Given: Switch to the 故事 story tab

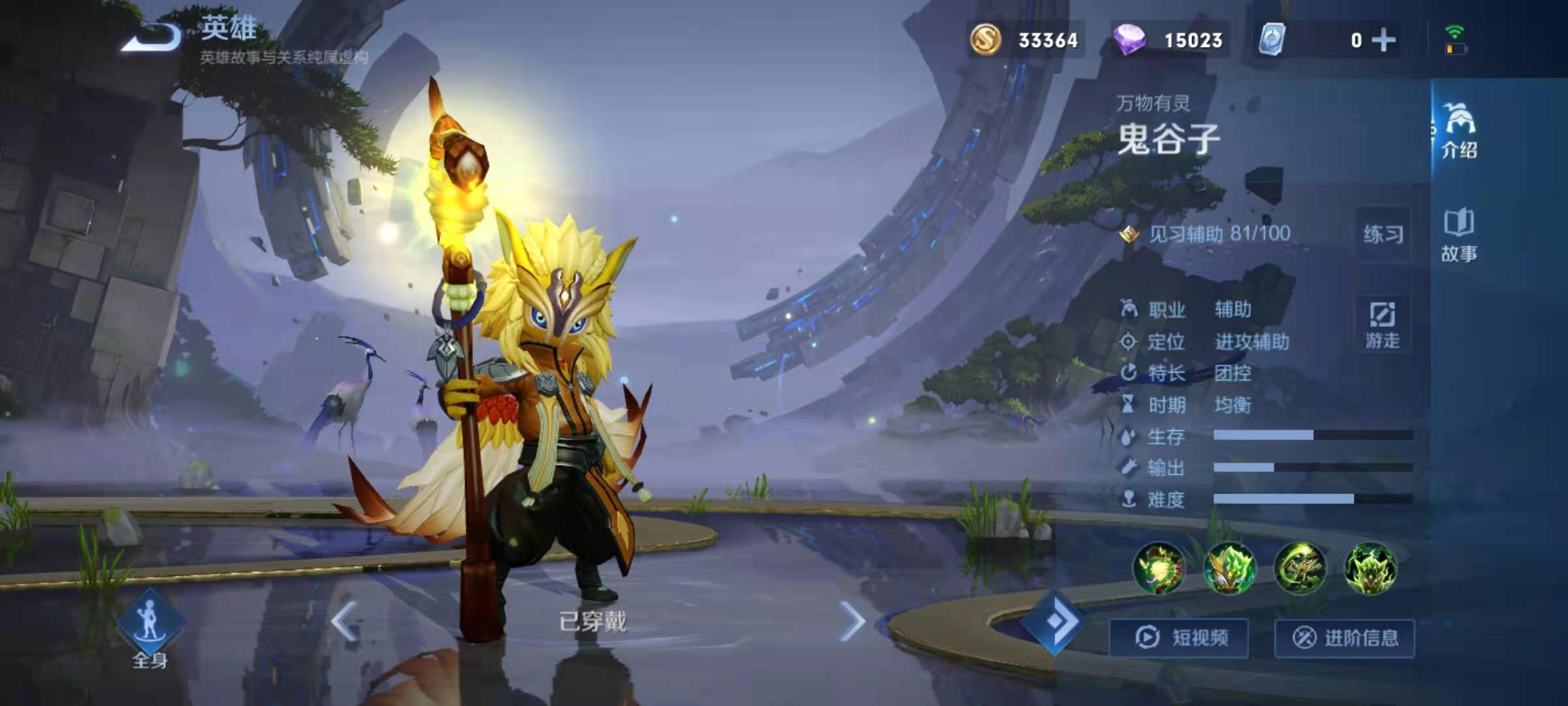Looking at the screenshot, I should point(1459,235).
